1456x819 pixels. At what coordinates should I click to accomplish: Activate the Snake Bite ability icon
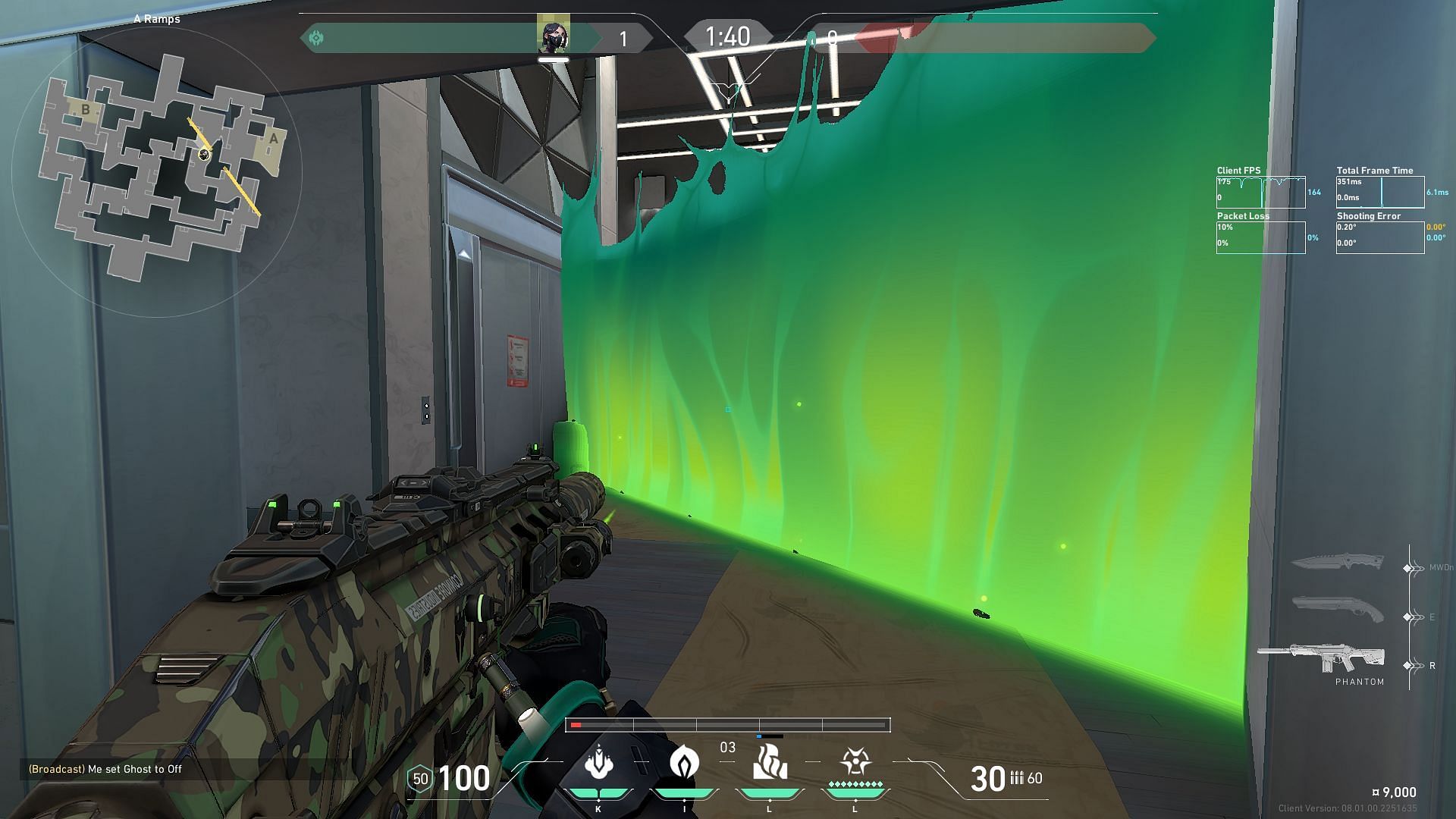click(599, 762)
